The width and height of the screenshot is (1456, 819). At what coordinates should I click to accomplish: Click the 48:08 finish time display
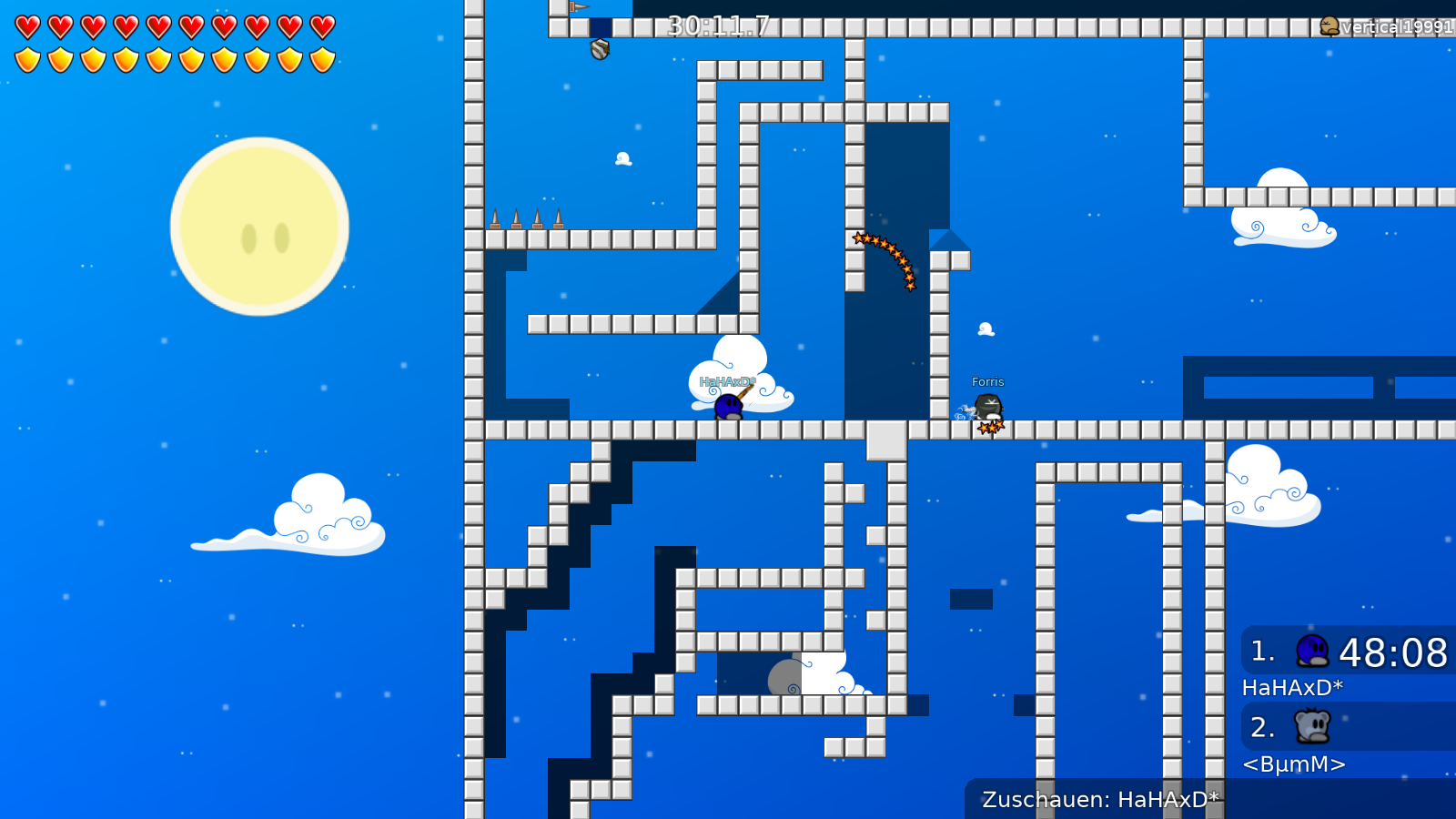click(x=1393, y=652)
